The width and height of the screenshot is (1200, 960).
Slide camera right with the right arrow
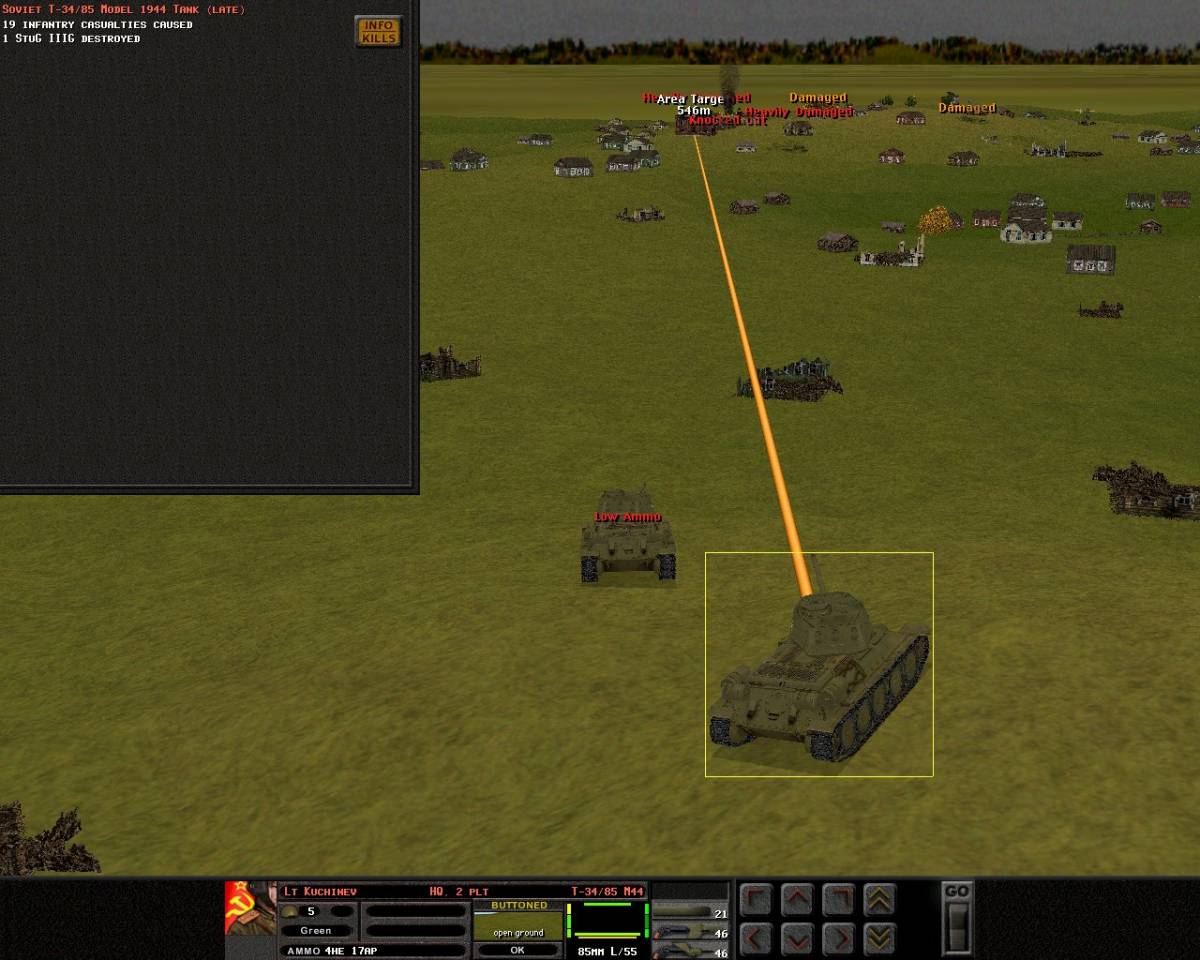[838, 939]
